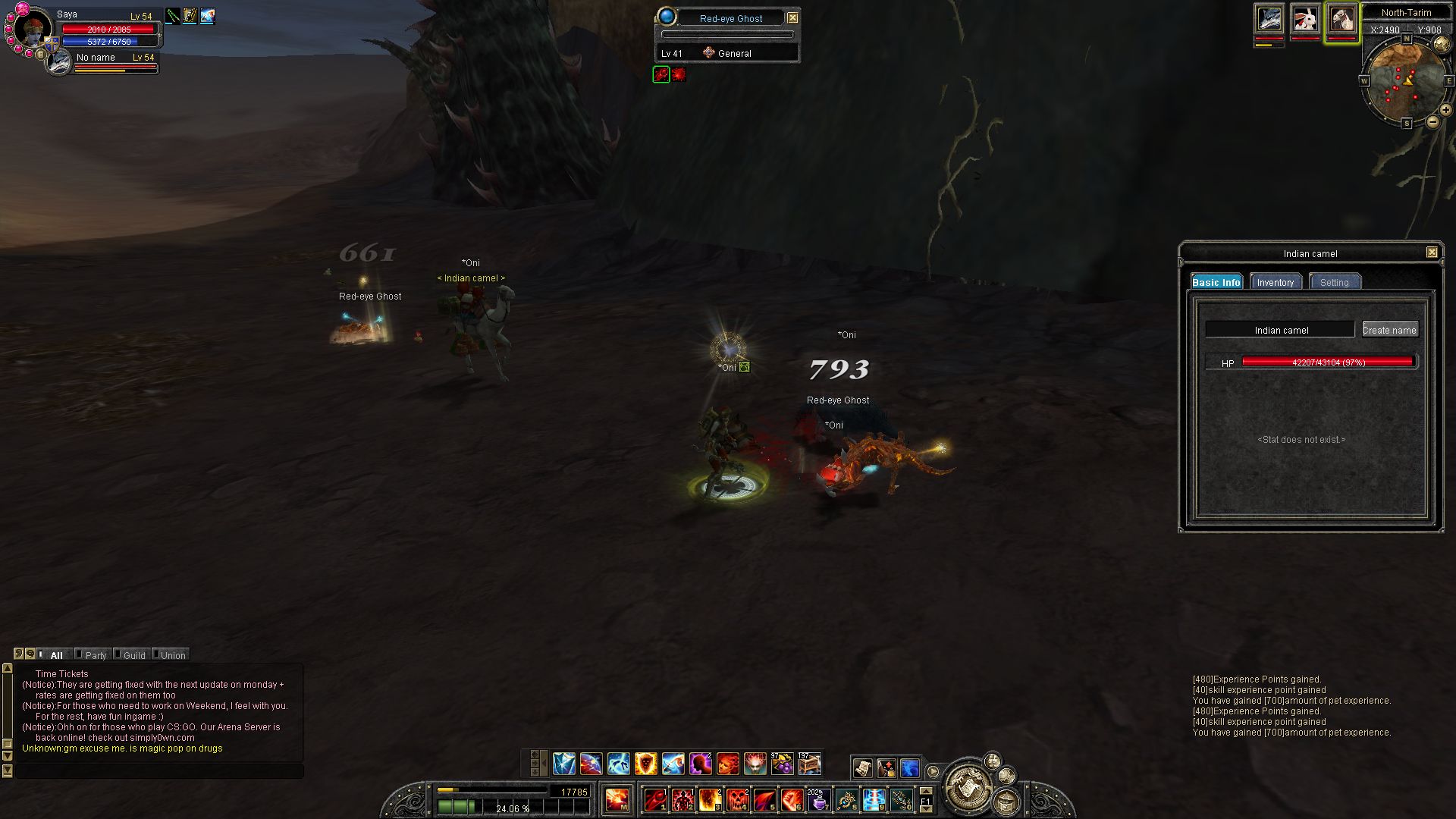Screen dimensions: 1456x819
Task: Switch chat to the Party tab
Action: [x=96, y=655]
